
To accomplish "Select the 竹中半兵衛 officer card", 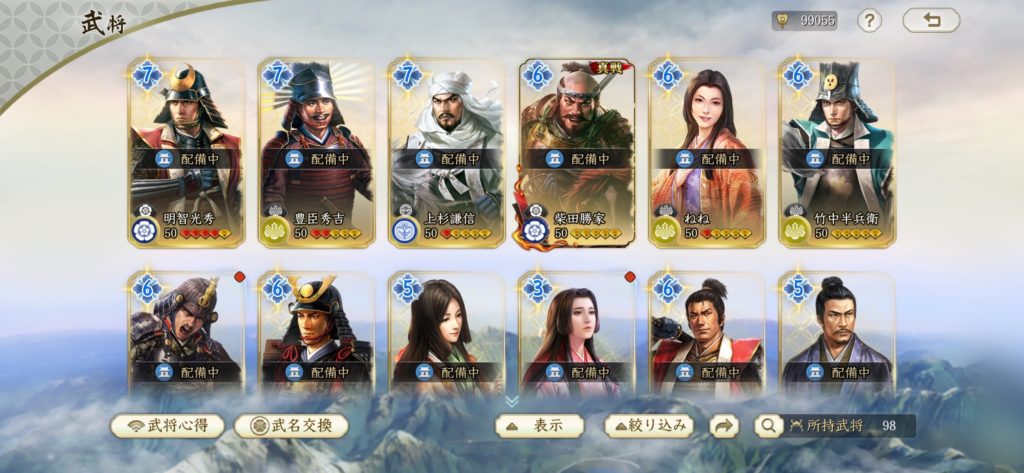I will pos(836,152).
